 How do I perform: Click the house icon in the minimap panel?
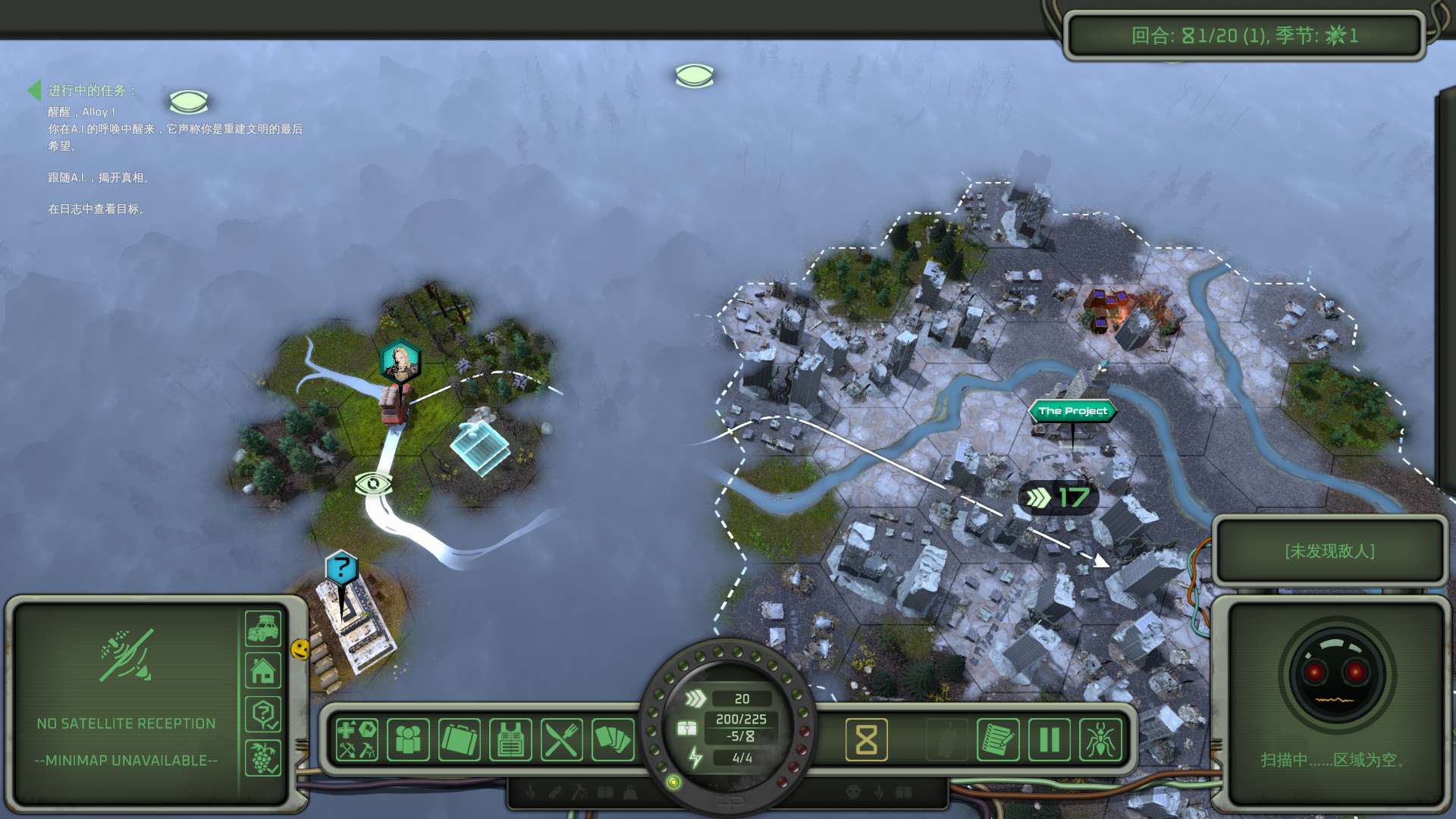click(x=263, y=671)
